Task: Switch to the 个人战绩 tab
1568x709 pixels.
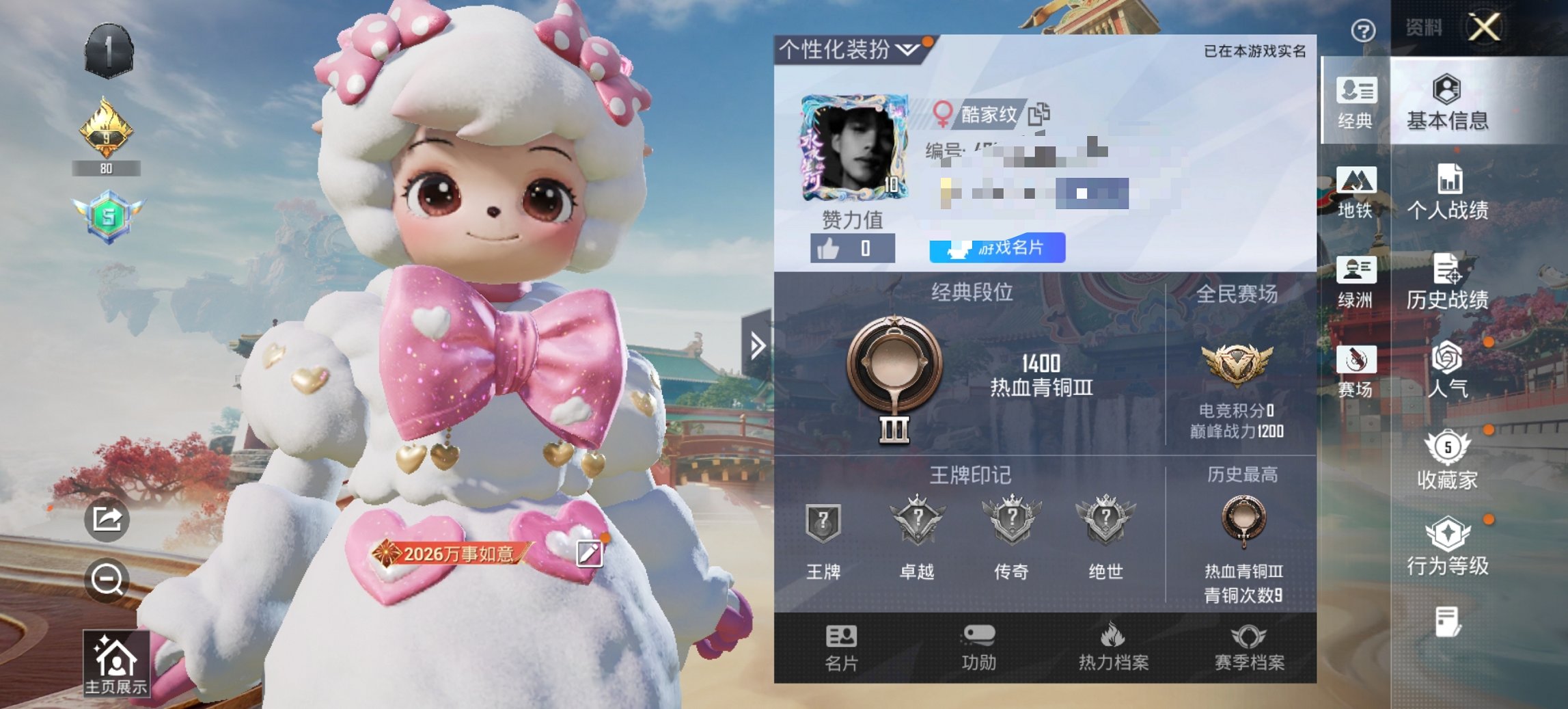Action: tap(1450, 190)
